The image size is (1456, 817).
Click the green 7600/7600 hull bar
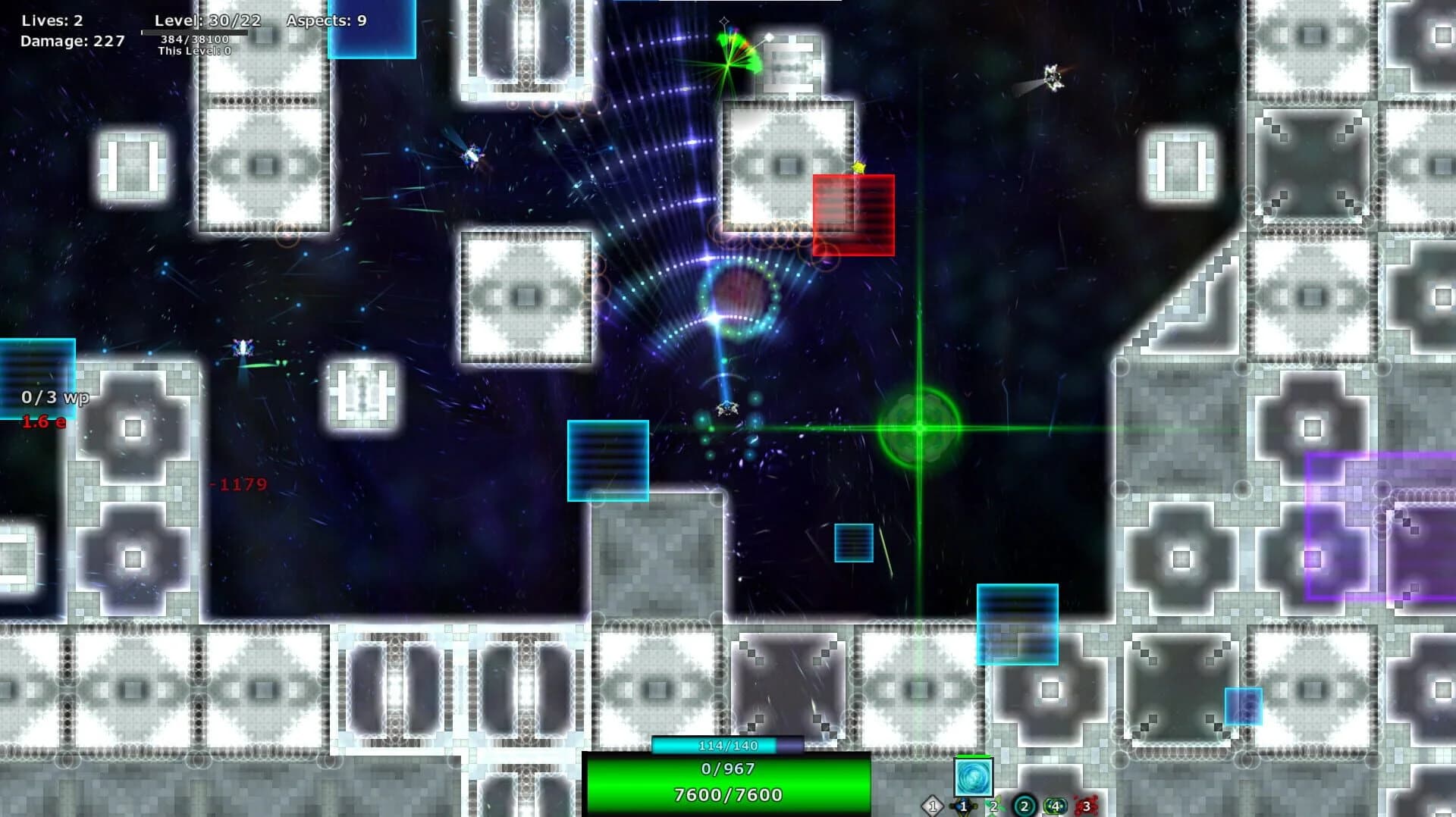point(726,796)
